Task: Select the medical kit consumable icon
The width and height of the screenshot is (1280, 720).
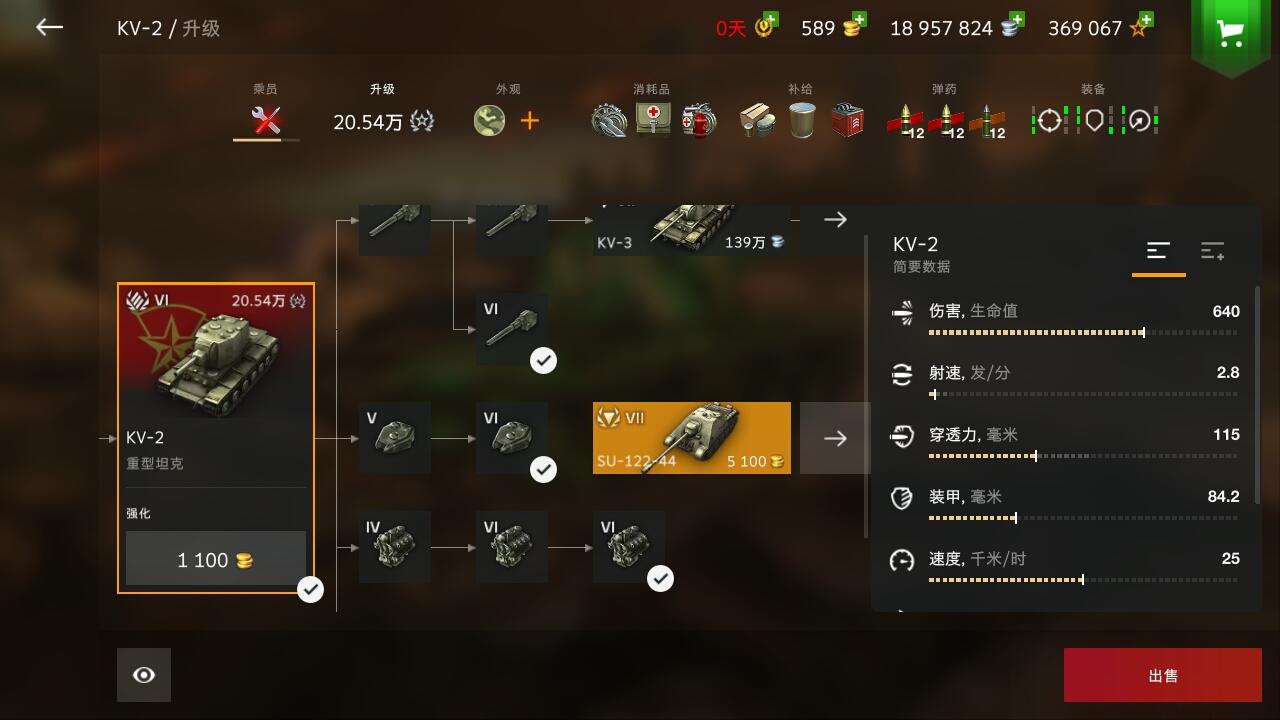Action: coord(653,119)
